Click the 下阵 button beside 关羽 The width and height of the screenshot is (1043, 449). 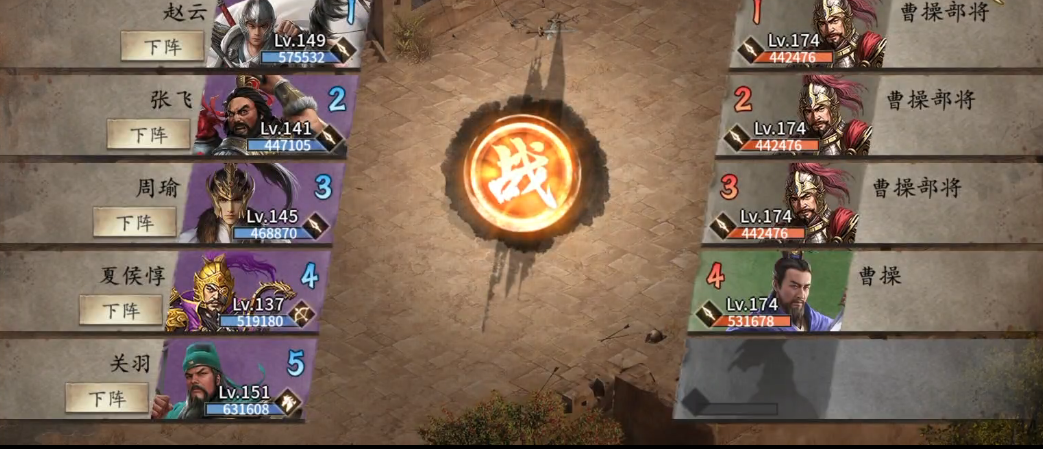[106, 398]
